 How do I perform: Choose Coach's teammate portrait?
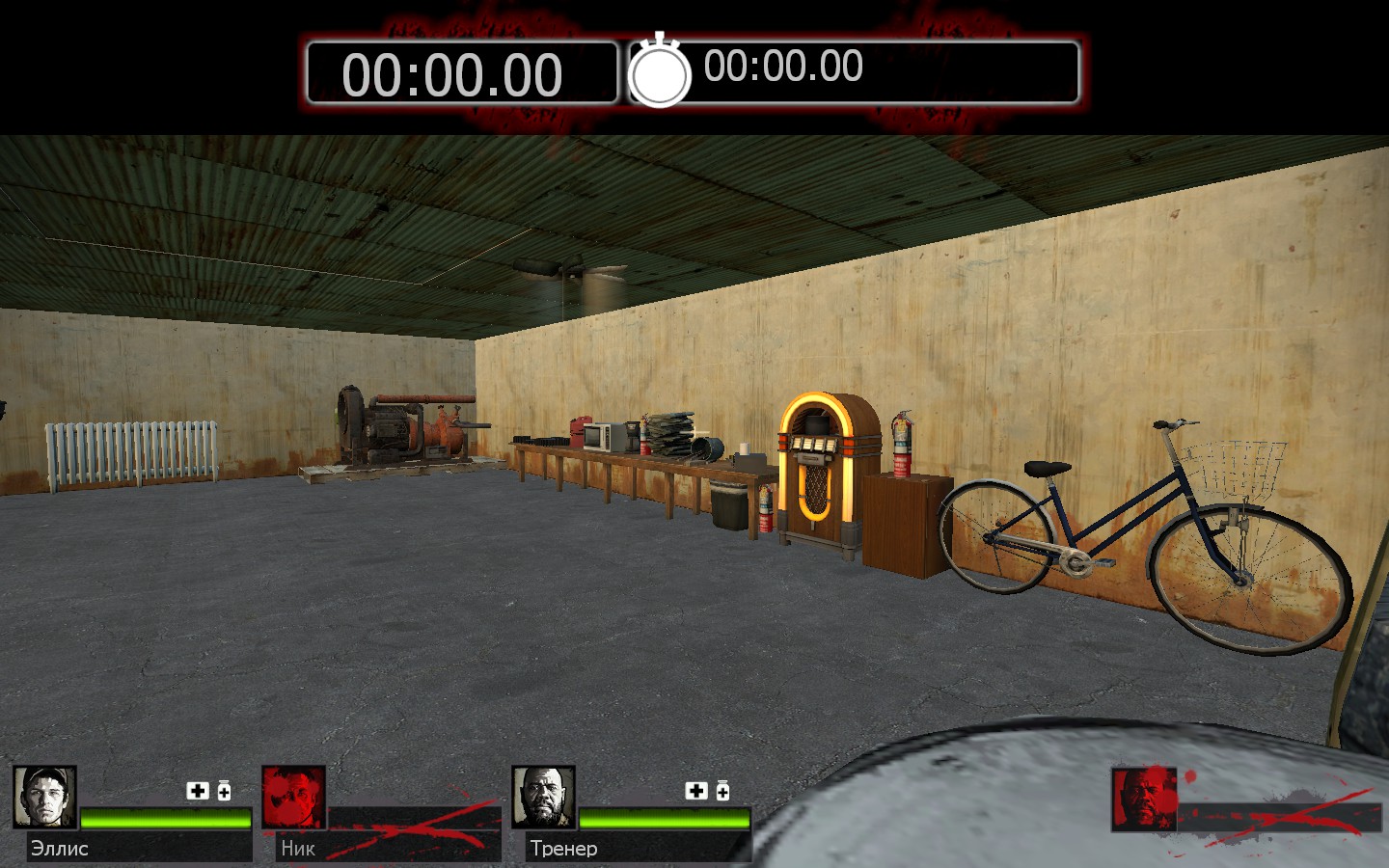pos(543,798)
